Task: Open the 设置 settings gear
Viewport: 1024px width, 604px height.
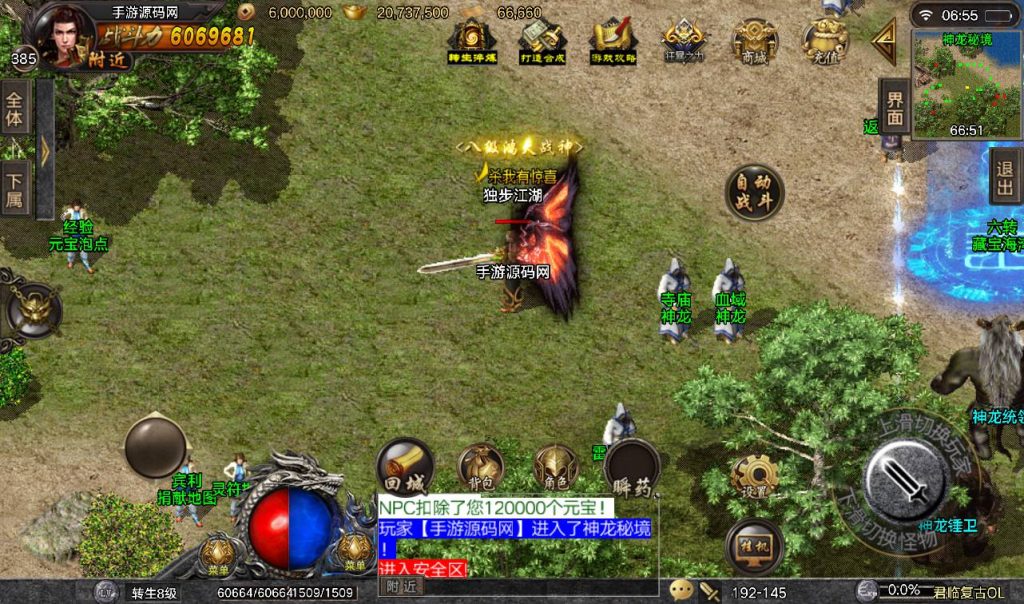Action: point(755,478)
